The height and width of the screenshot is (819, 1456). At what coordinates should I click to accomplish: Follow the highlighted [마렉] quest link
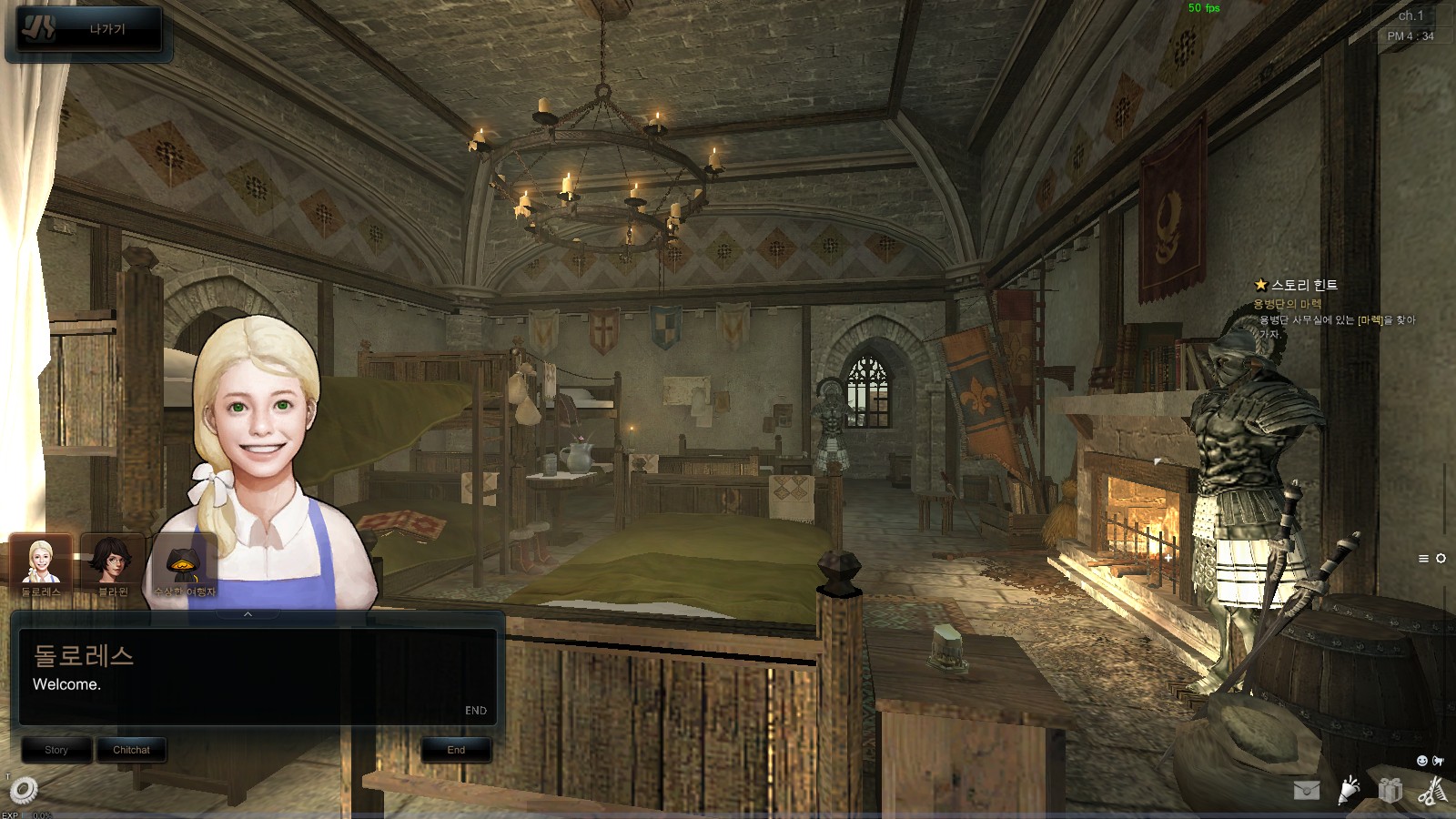(1370, 320)
